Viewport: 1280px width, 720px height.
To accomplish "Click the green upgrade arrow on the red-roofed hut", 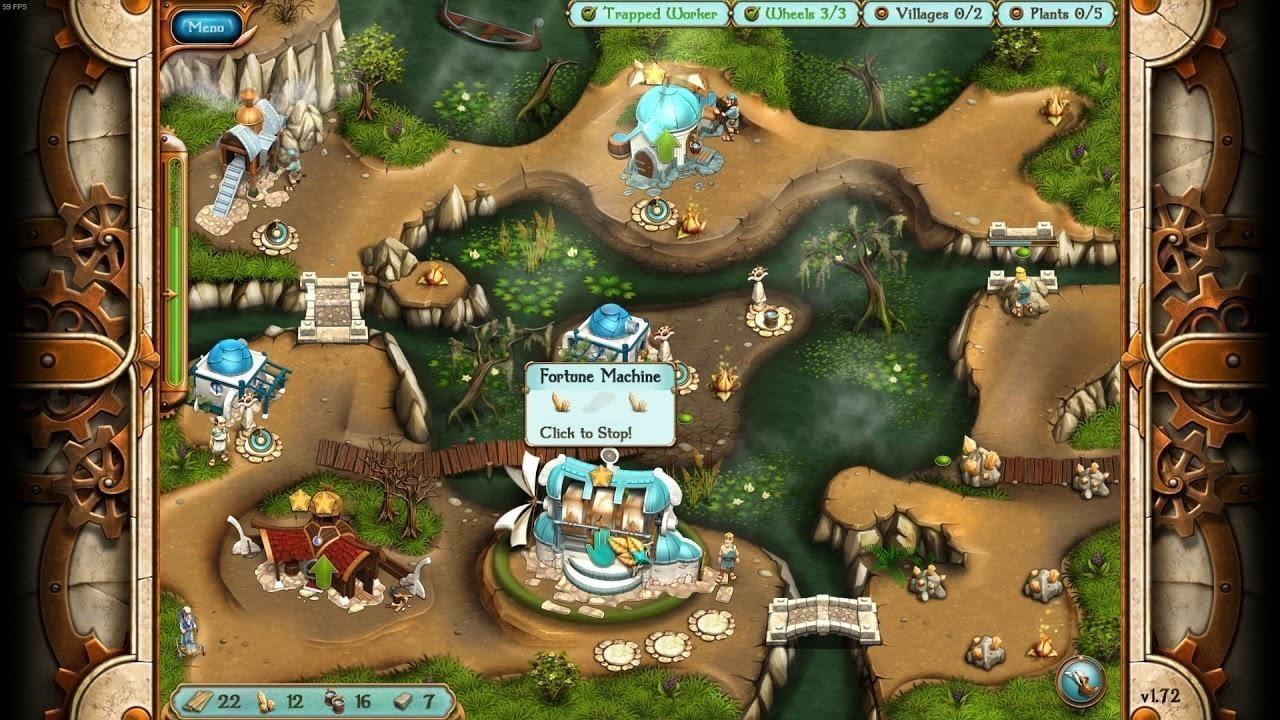I will [323, 573].
